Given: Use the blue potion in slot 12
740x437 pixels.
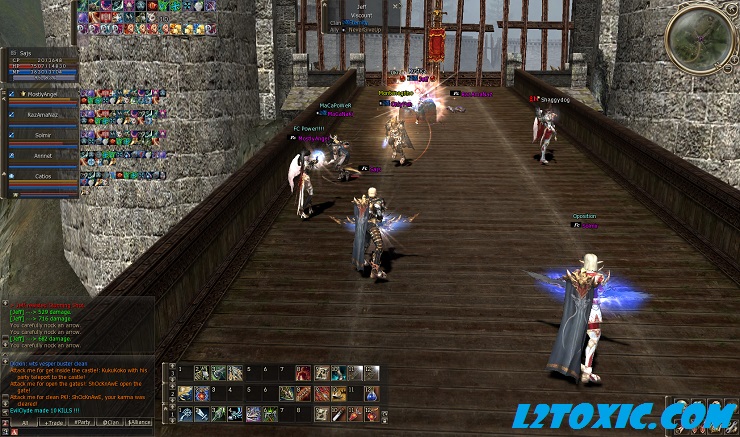Looking at the screenshot, I should (372, 393).
